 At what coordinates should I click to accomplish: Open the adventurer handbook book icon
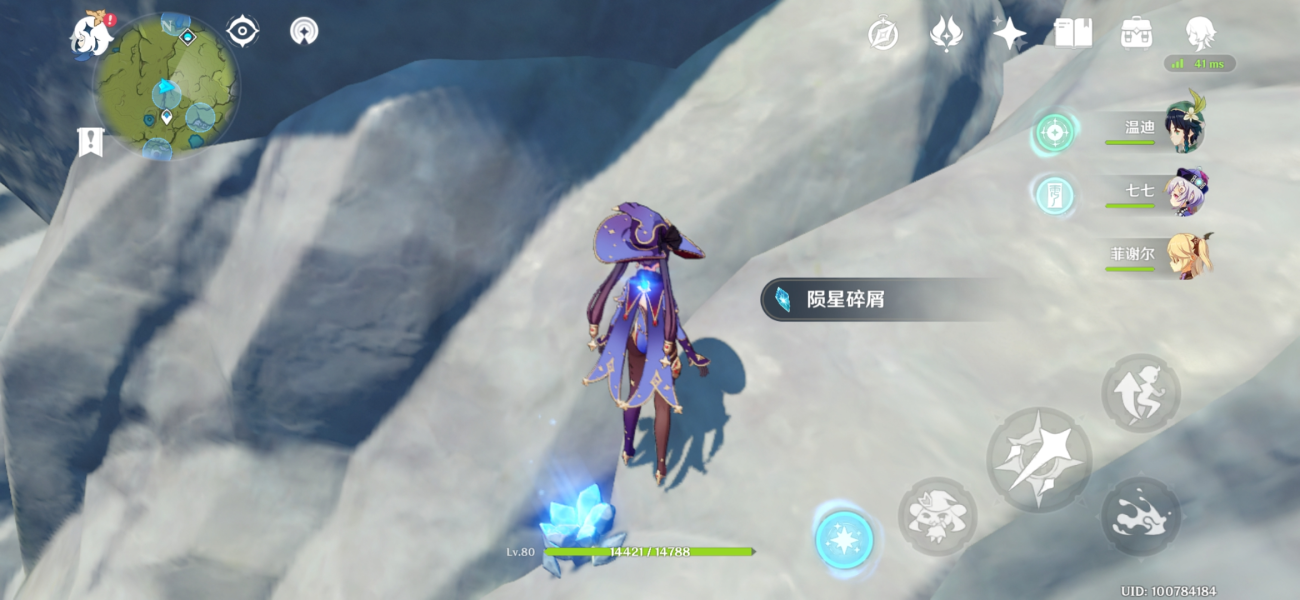(x=1072, y=33)
